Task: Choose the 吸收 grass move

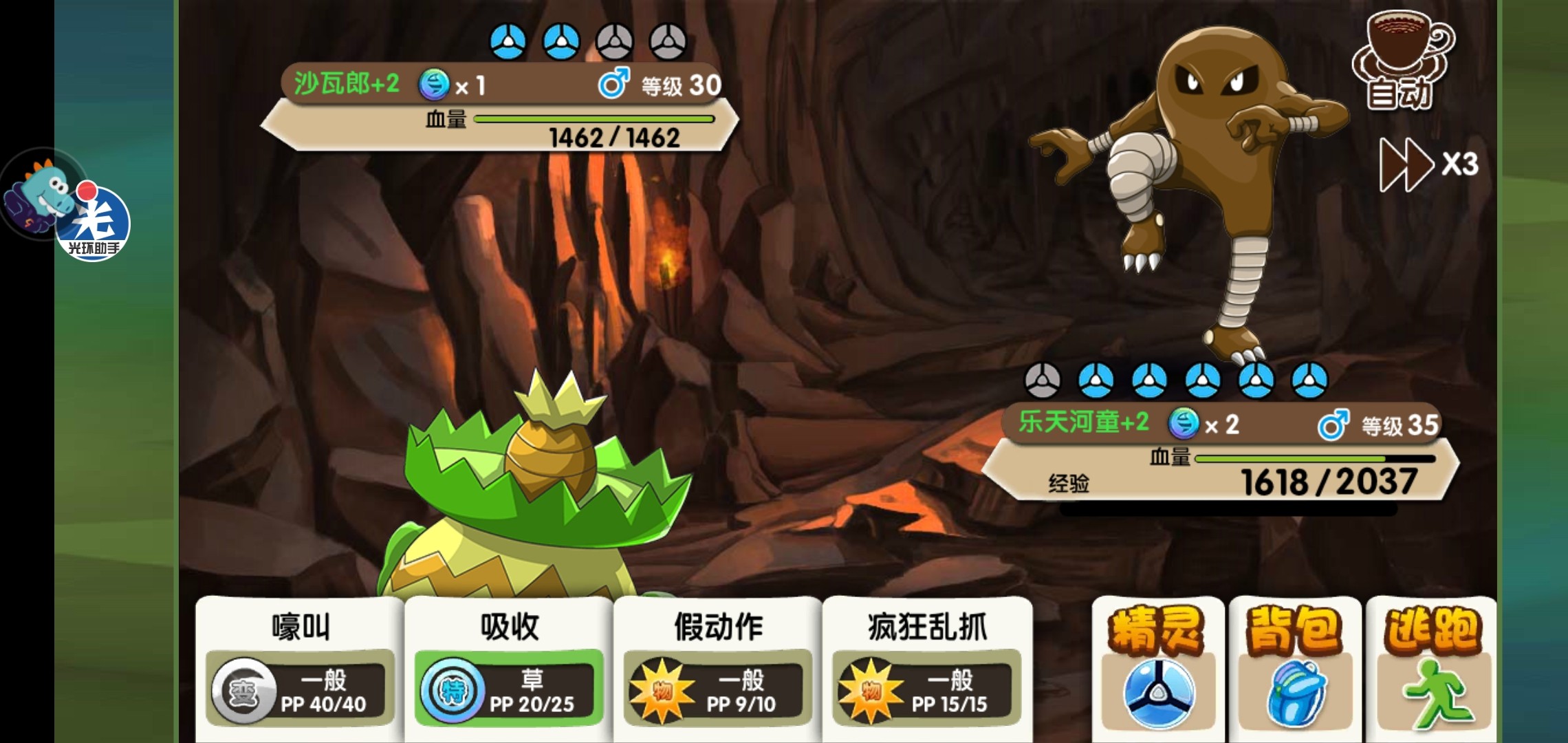Action: coord(509,667)
